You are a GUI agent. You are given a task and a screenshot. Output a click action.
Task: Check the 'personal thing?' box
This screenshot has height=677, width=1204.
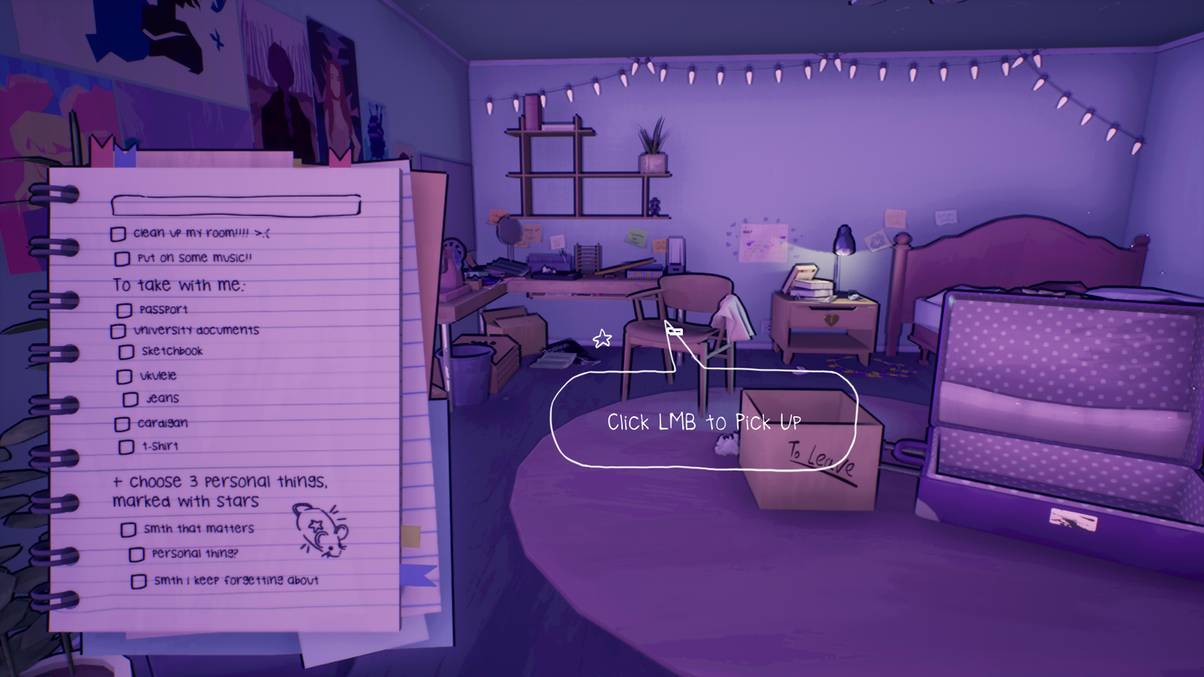pos(137,554)
